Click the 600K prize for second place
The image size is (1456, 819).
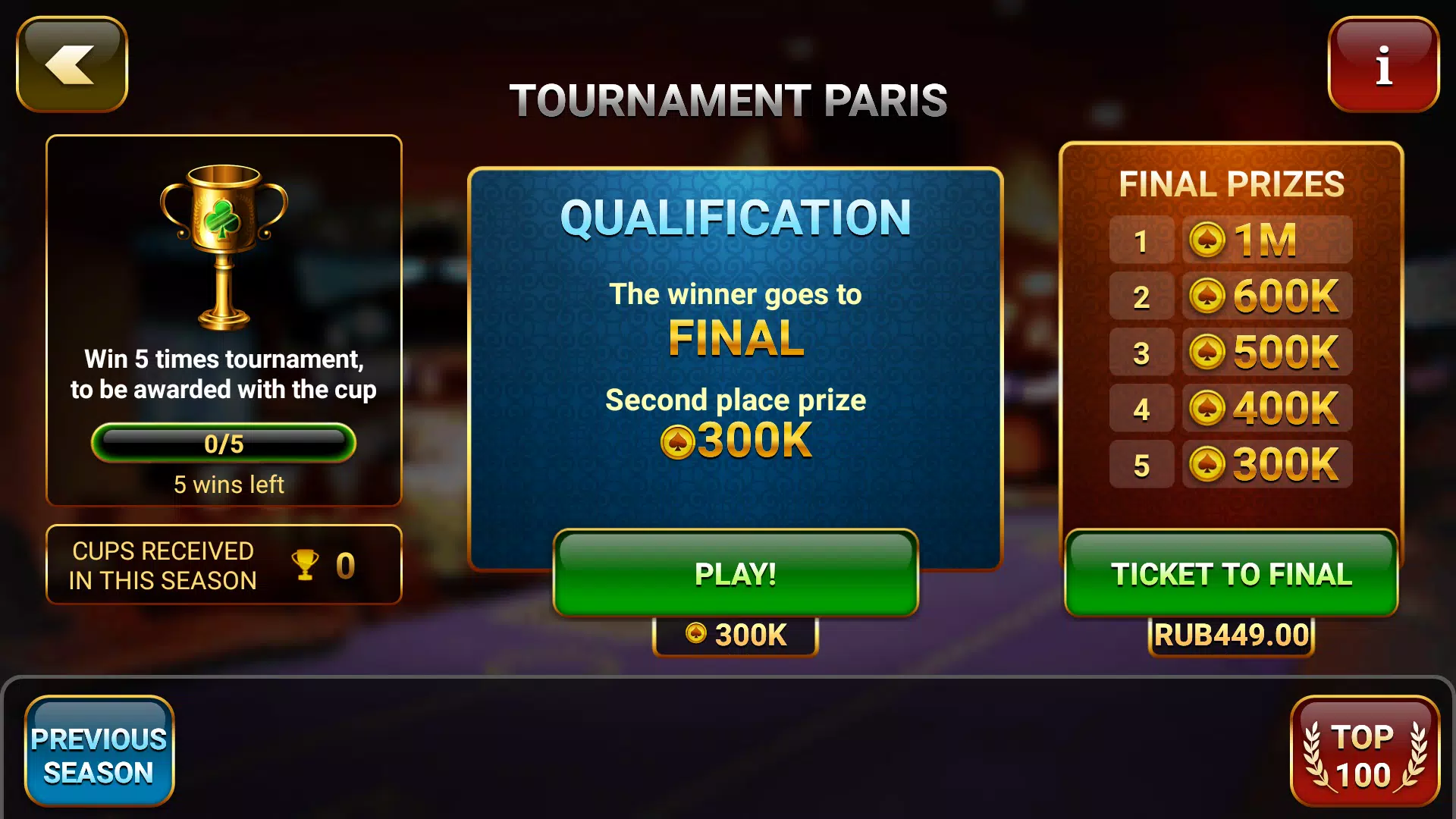[1280, 296]
